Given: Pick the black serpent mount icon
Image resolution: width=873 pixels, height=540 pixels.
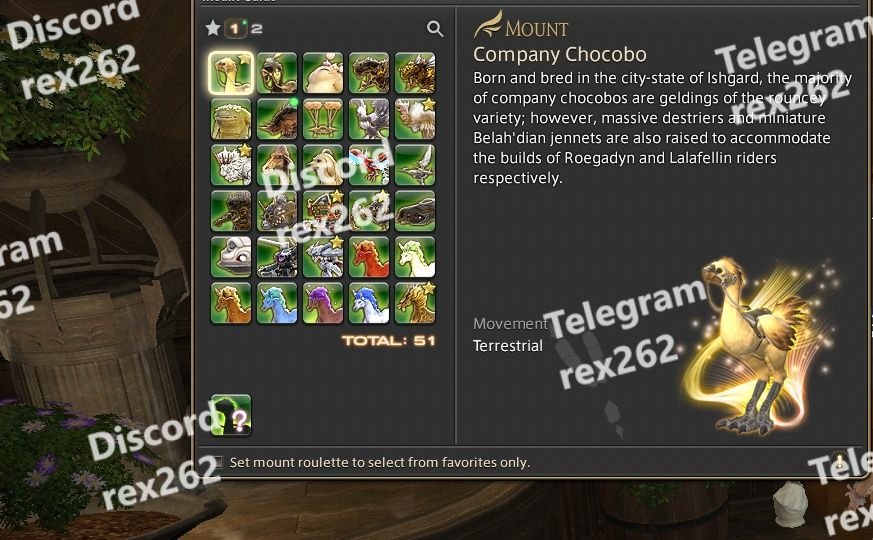Looking at the screenshot, I should pos(415,211).
